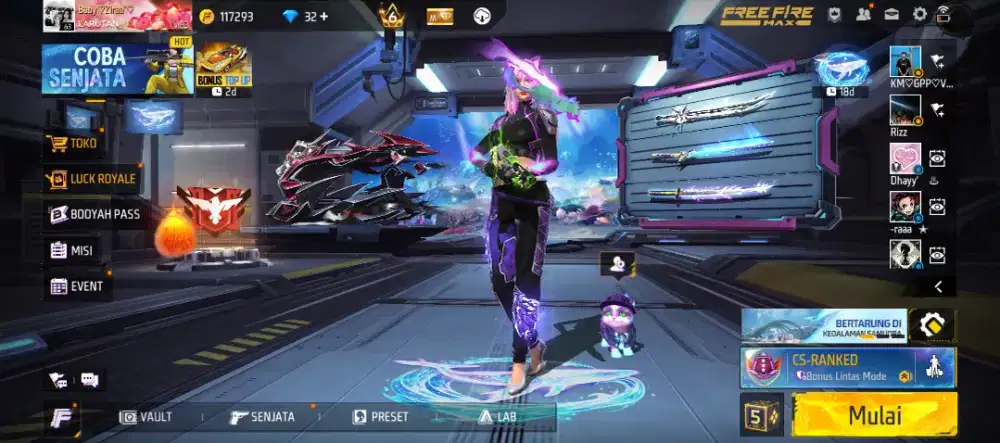The height and width of the screenshot is (443, 1000).
Task: Spectate friend Dhayy' with the eye icon
Action: [x=937, y=157]
